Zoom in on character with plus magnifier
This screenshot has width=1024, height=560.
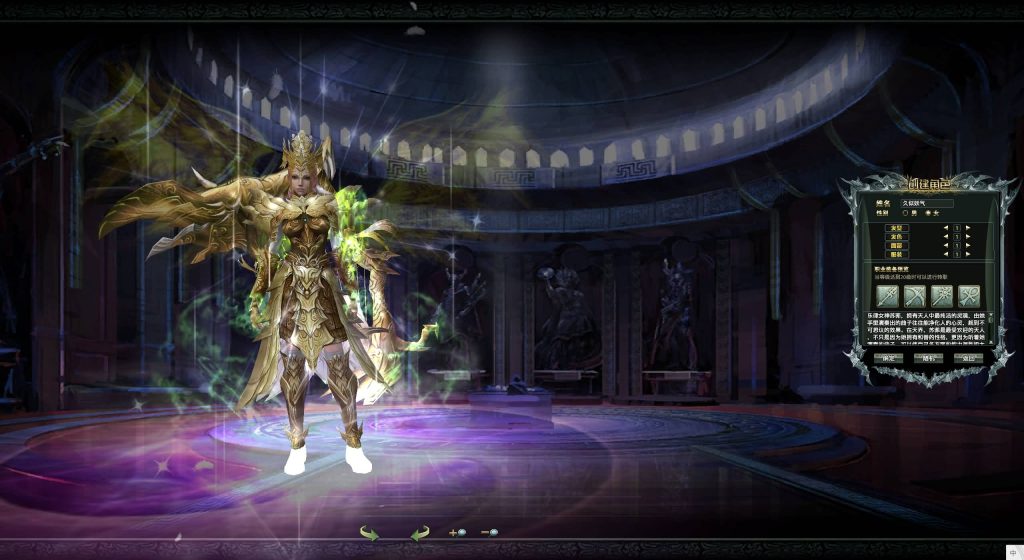point(458,533)
